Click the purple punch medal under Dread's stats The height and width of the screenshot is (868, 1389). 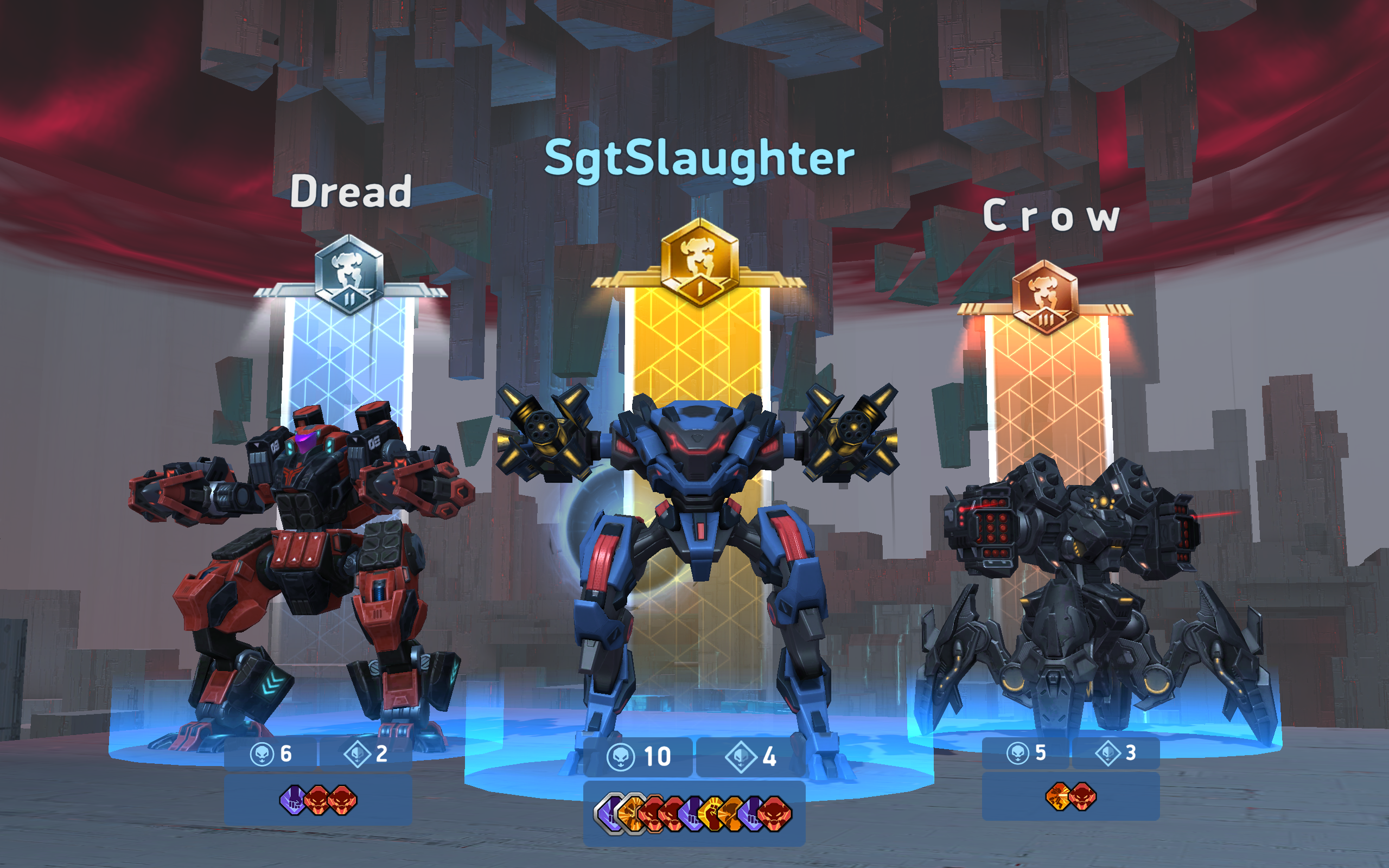(x=292, y=800)
